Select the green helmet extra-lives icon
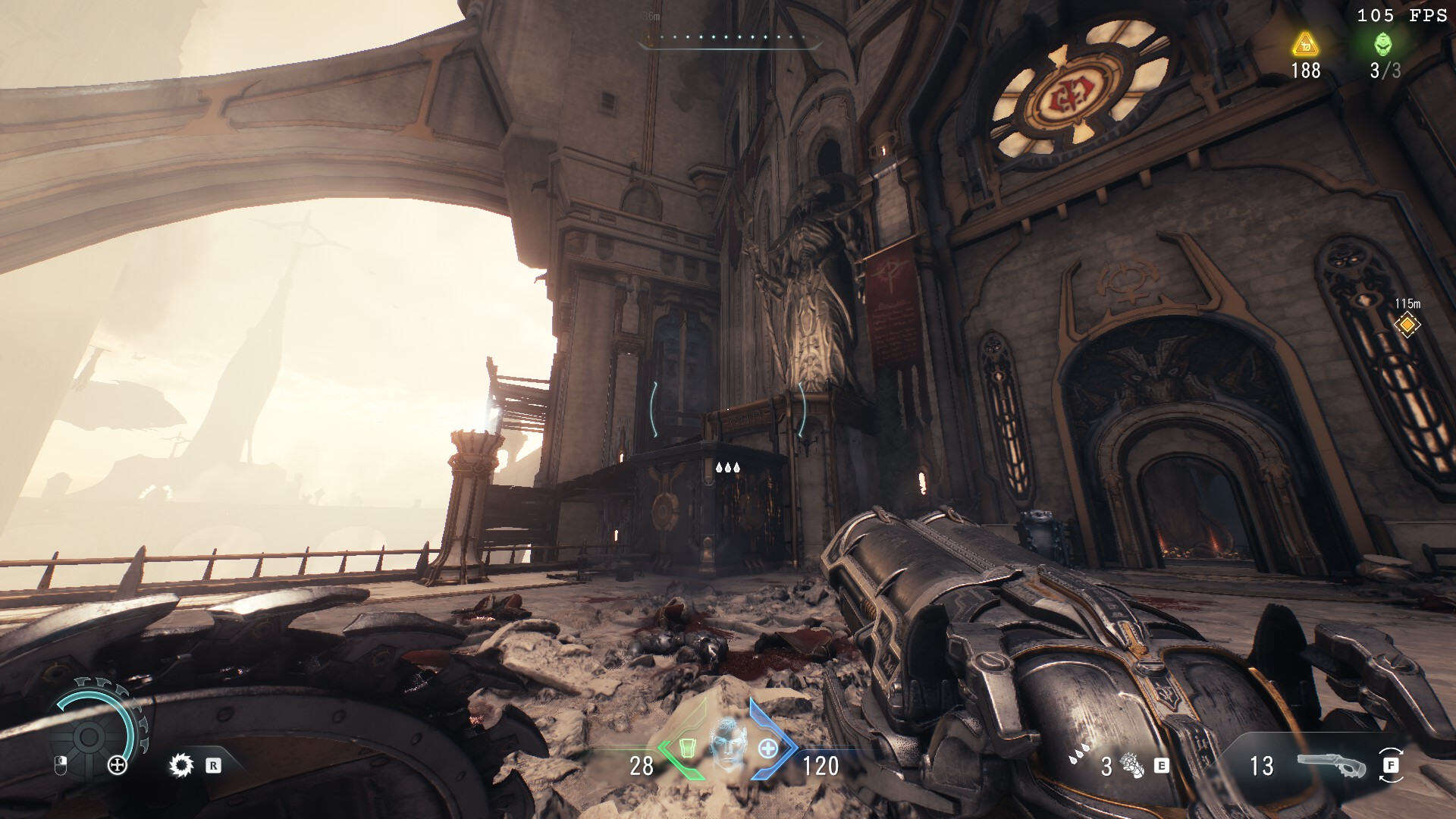 [1383, 44]
